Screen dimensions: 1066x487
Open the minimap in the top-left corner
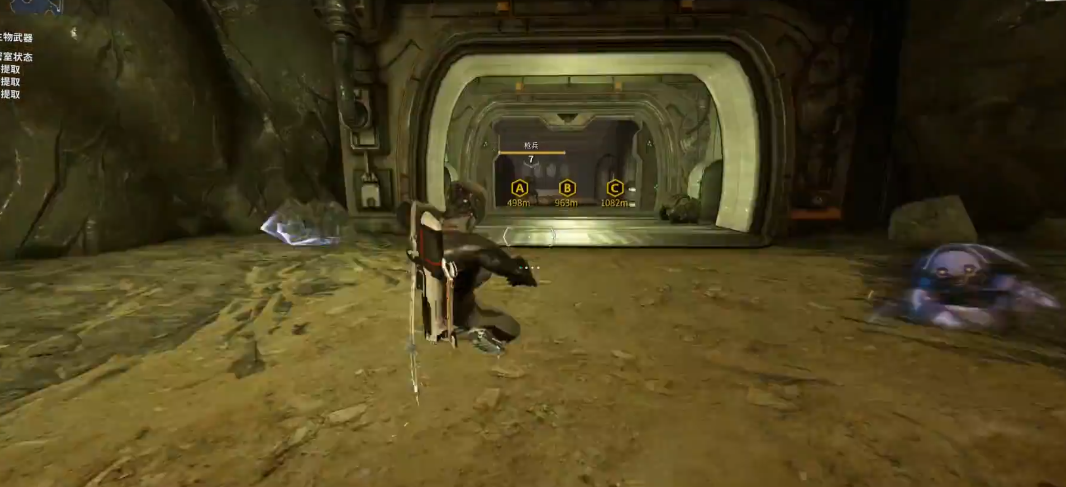pyautogui.click(x=37, y=6)
